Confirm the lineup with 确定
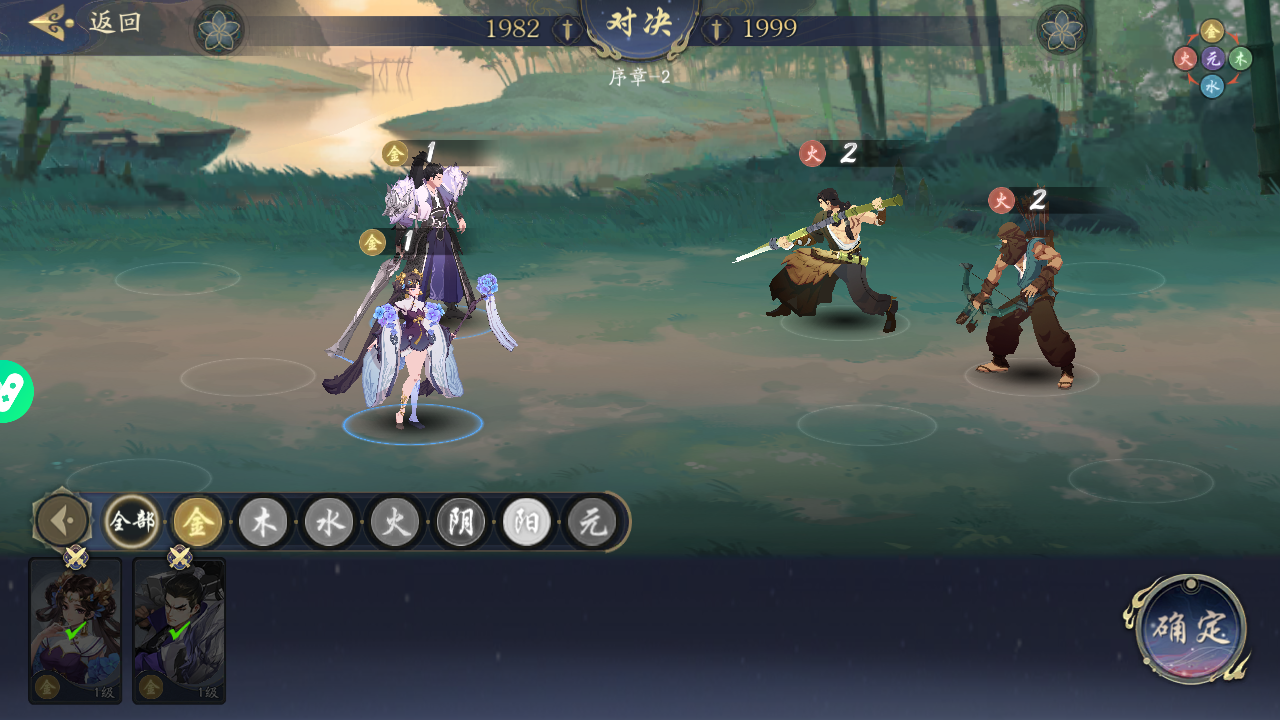 click(x=1189, y=630)
